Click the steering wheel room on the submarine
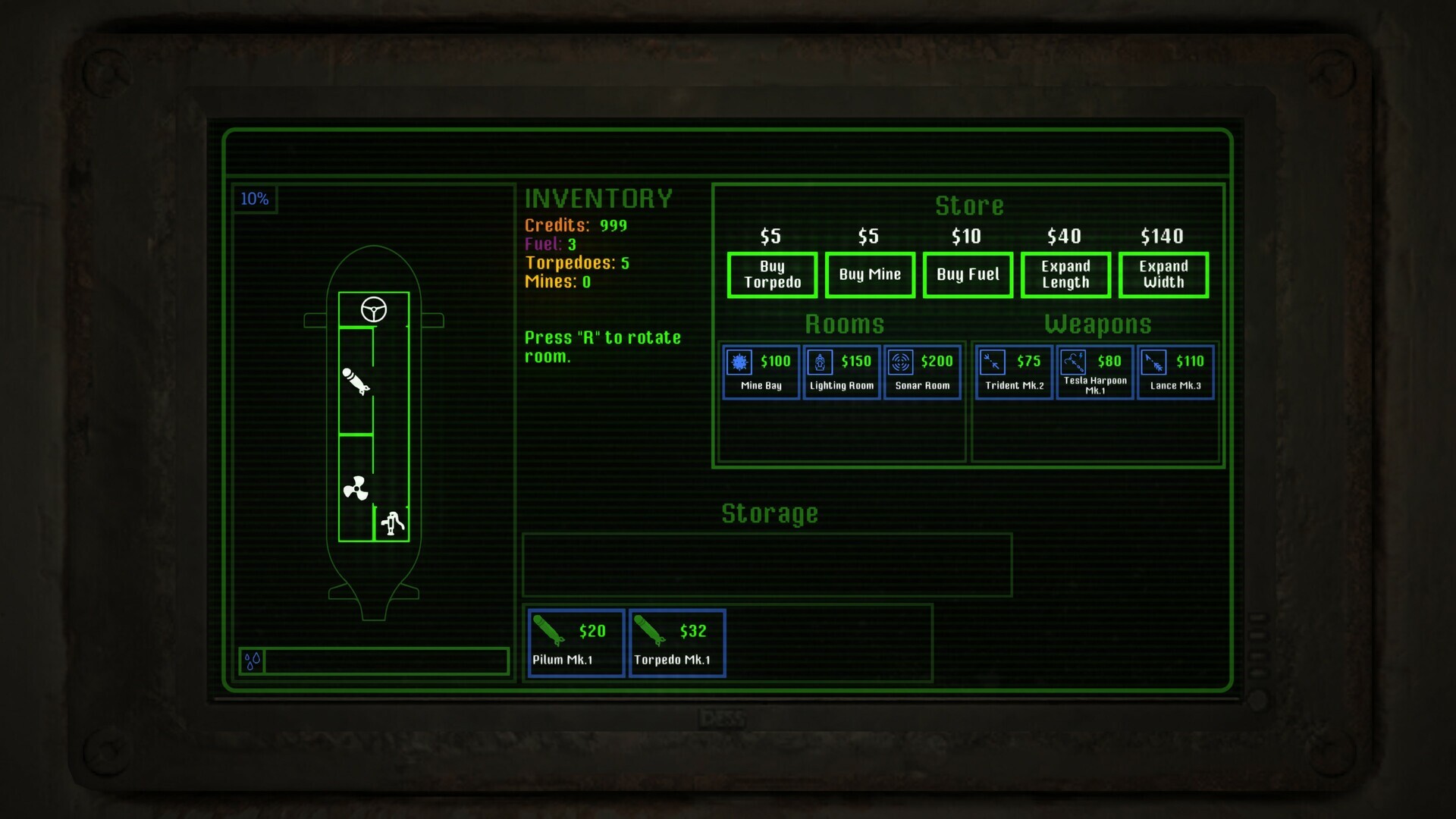Viewport: 1456px width, 819px height. (373, 309)
